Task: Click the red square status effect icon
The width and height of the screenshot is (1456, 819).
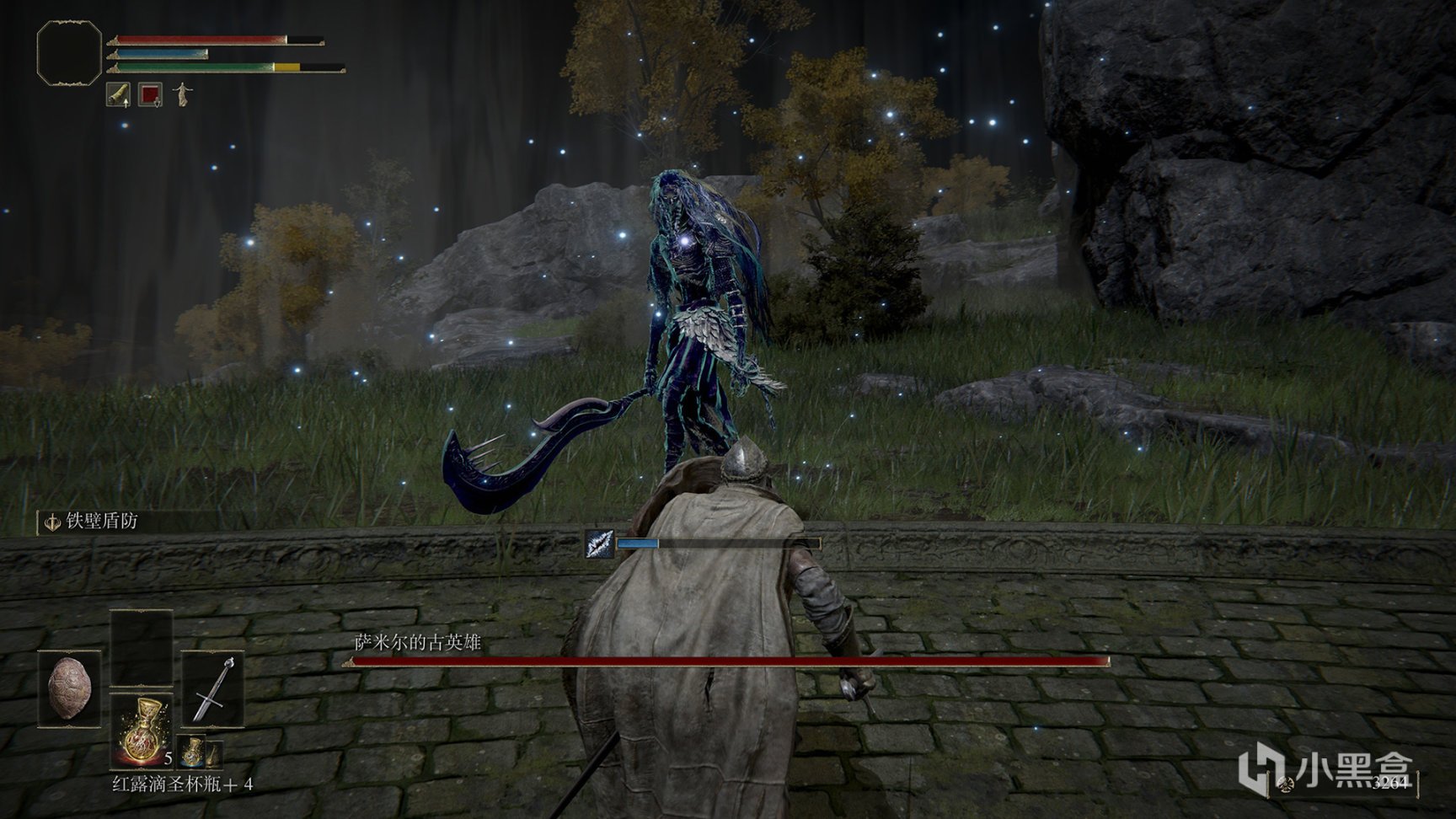Action: (152, 94)
